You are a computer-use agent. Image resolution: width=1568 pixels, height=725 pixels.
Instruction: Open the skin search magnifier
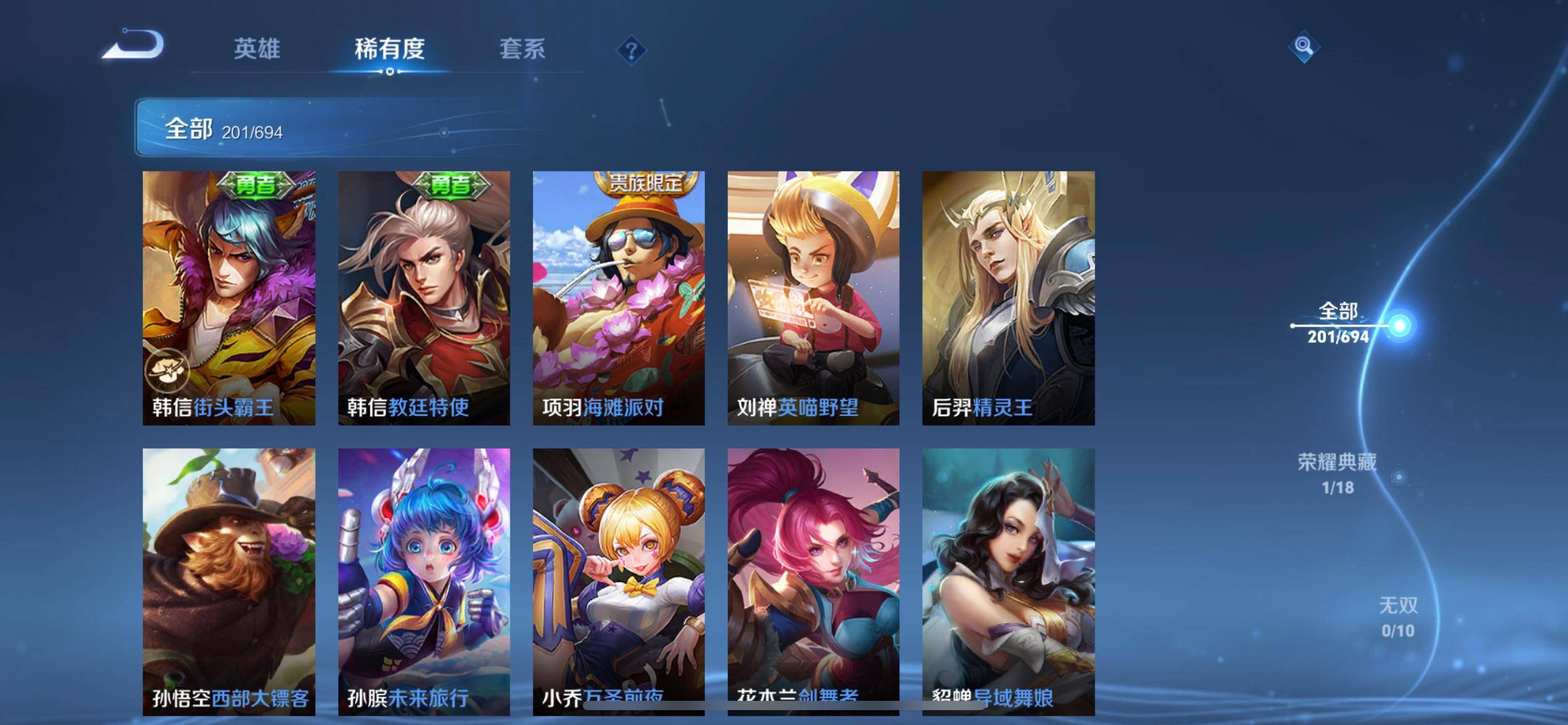(1304, 46)
